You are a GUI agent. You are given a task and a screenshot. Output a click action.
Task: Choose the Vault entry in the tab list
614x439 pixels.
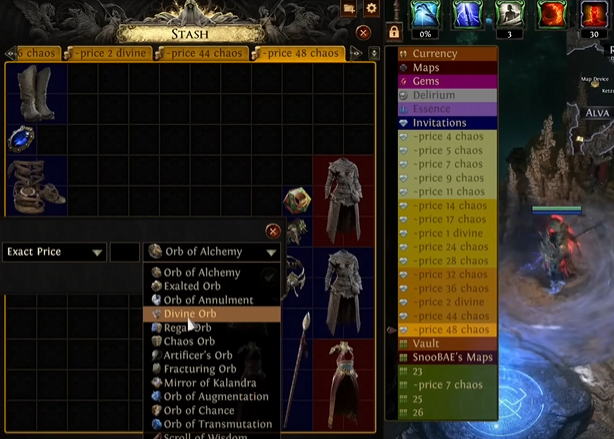[x=440, y=343]
